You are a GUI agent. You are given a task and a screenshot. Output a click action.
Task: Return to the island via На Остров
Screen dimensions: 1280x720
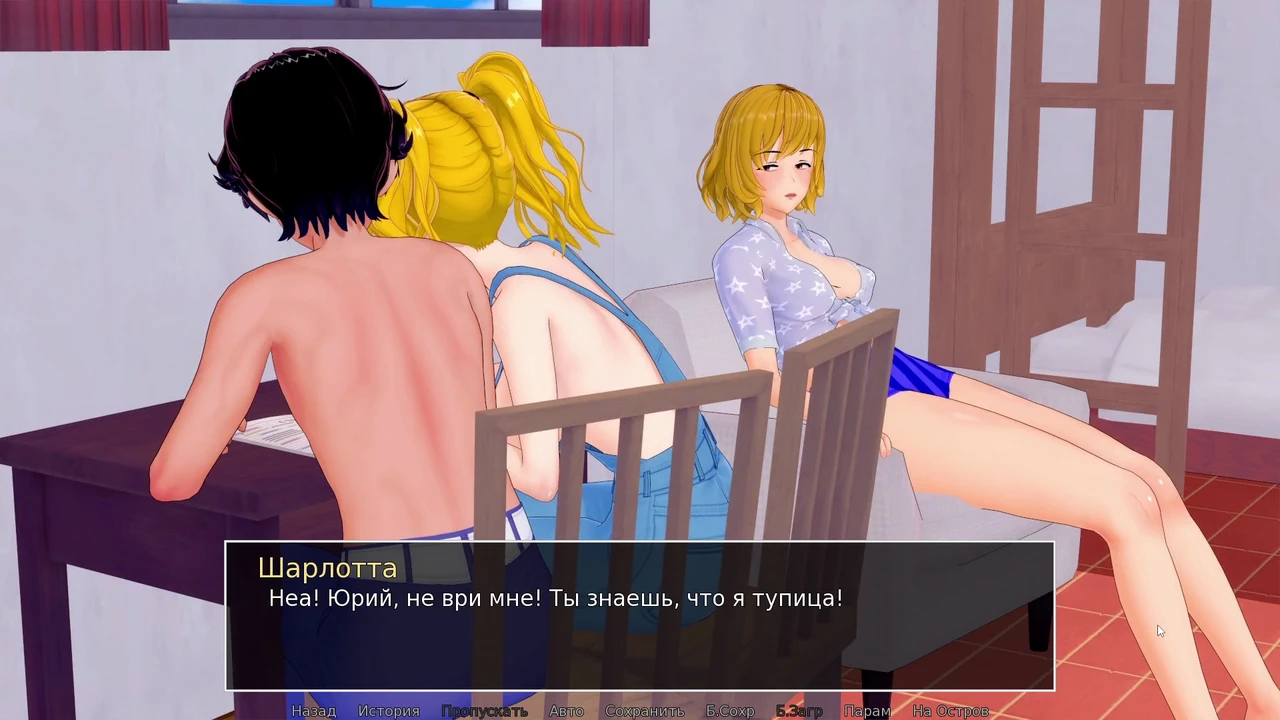[950, 711]
